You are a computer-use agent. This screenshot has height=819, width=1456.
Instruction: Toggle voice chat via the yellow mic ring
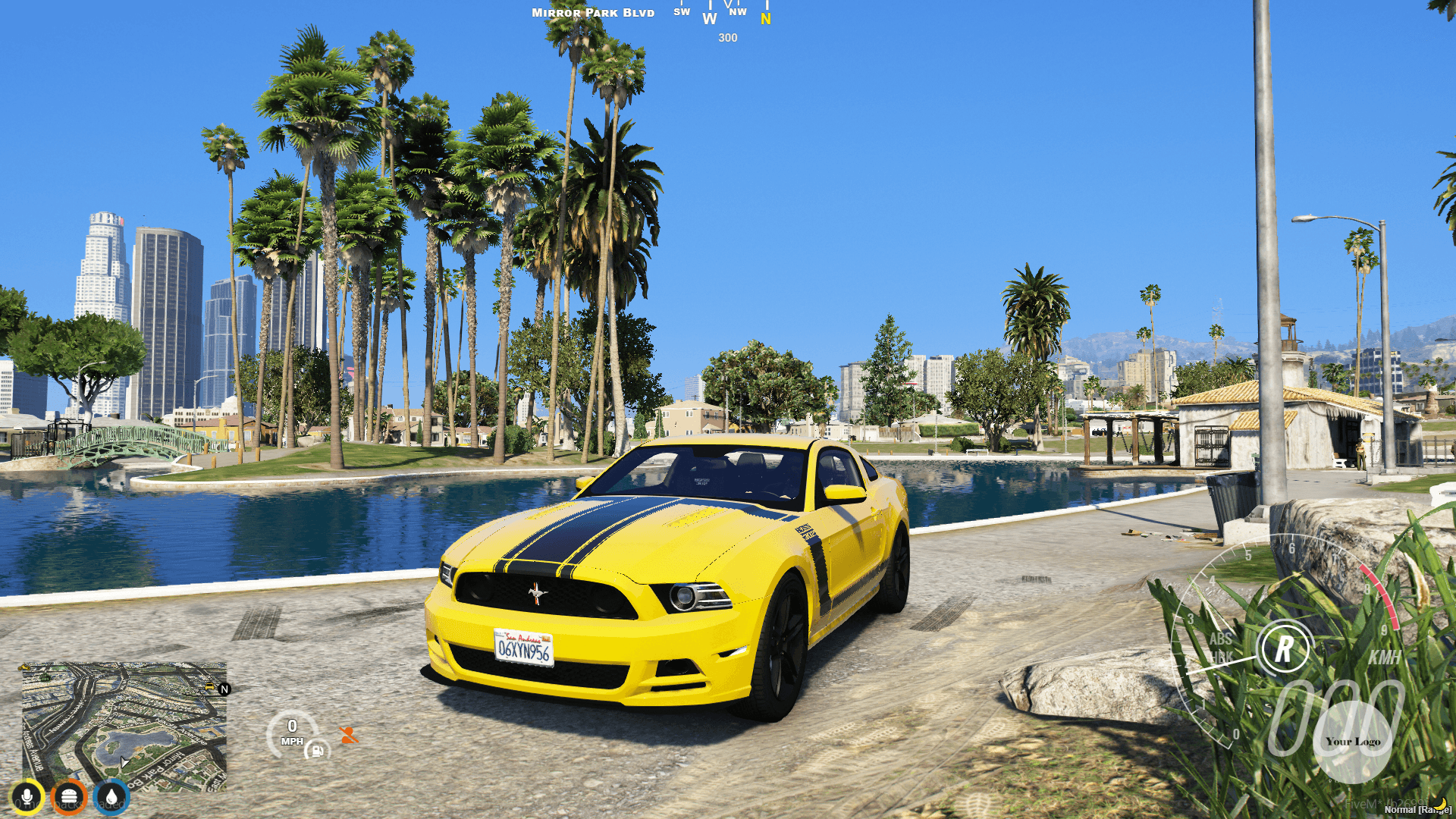point(27,796)
